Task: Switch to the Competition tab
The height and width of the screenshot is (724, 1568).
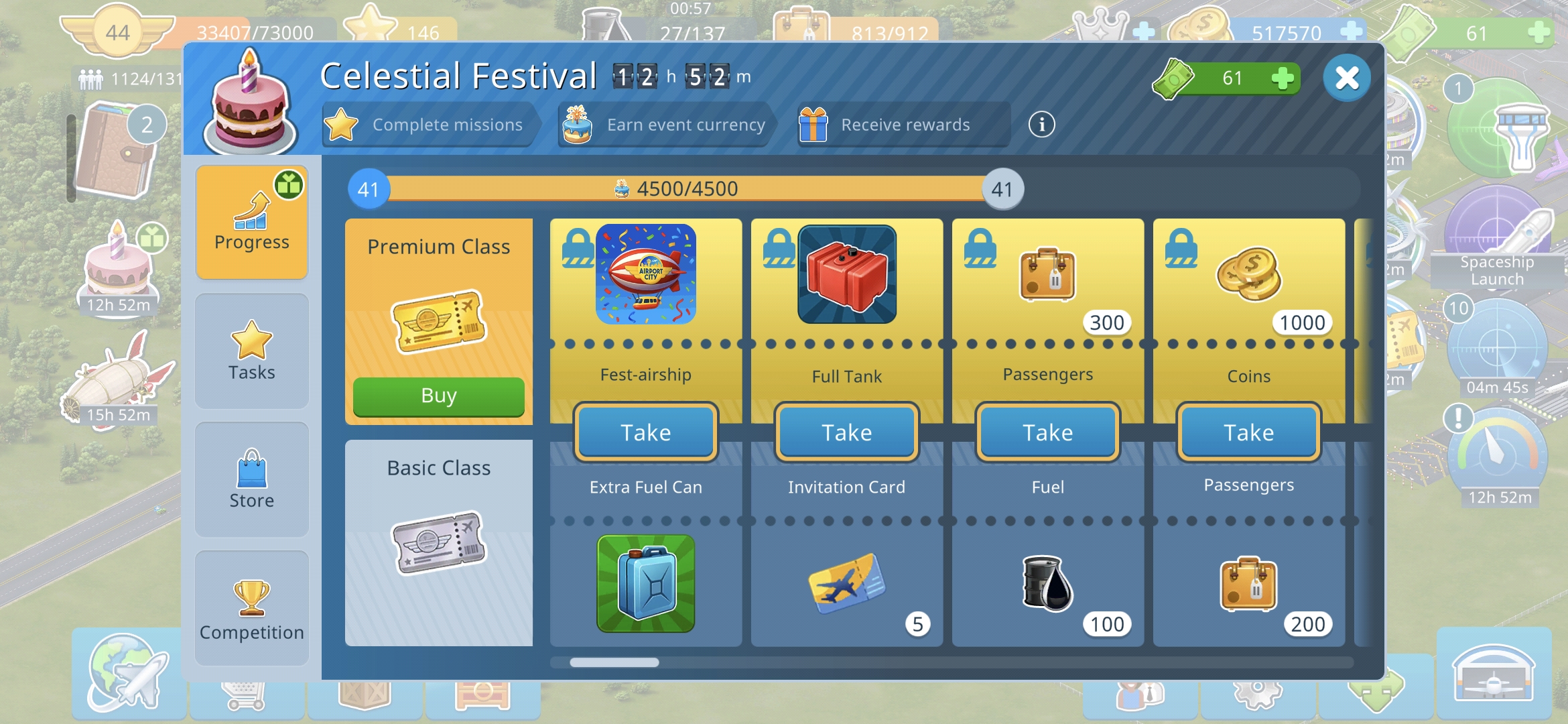Action: (252, 608)
